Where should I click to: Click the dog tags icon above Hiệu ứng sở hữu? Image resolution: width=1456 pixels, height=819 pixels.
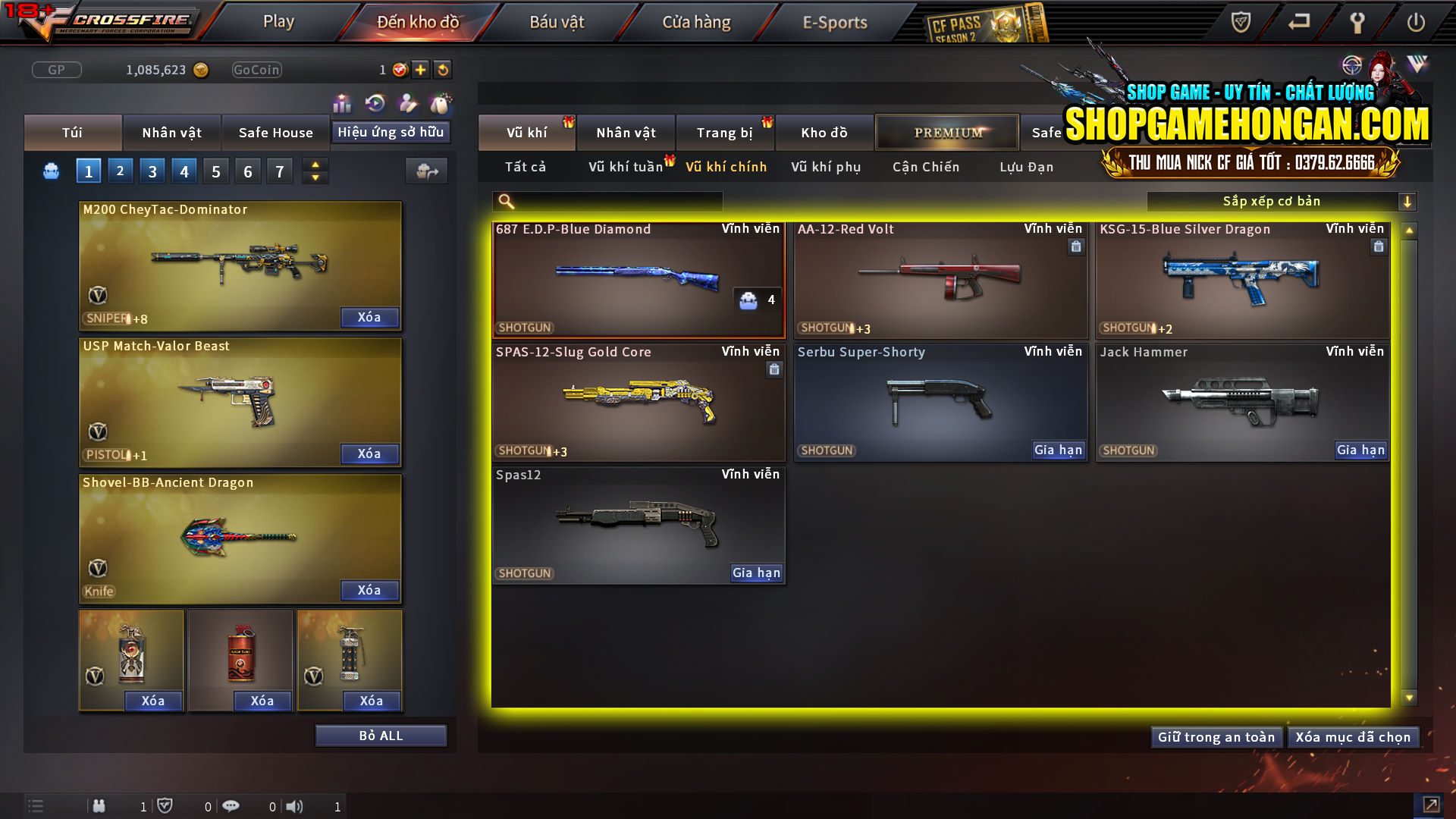point(439,102)
